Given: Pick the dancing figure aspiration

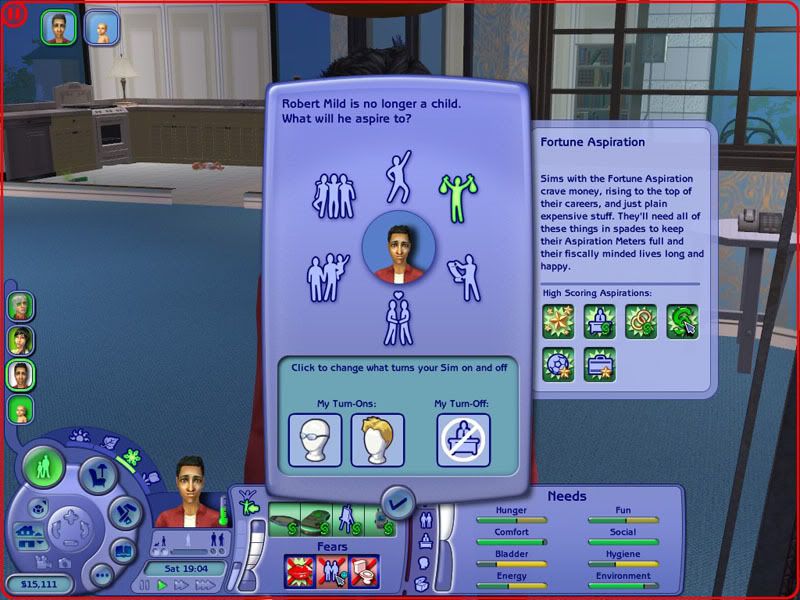Looking at the screenshot, I should pyautogui.click(x=399, y=176).
